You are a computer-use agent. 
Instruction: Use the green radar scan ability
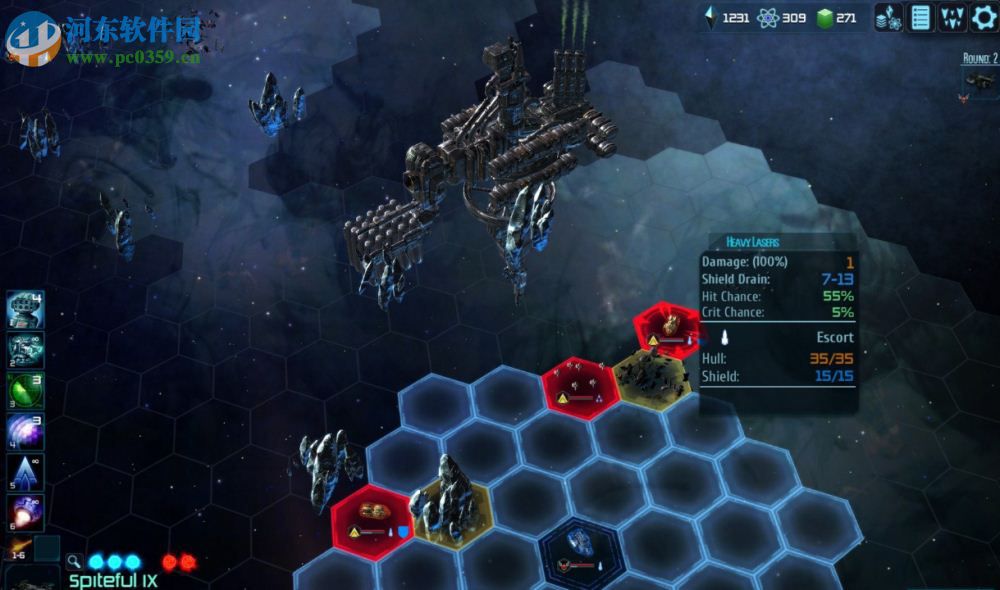coord(25,391)
